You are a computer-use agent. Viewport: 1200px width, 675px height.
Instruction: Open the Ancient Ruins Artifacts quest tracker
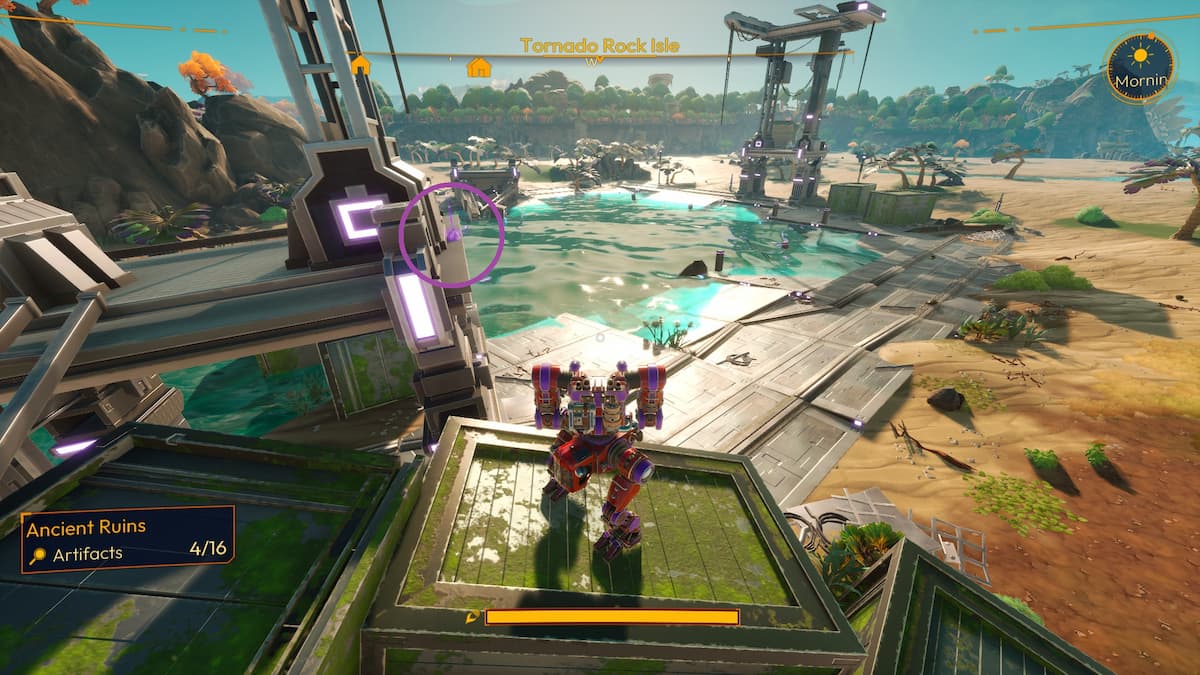128,539
